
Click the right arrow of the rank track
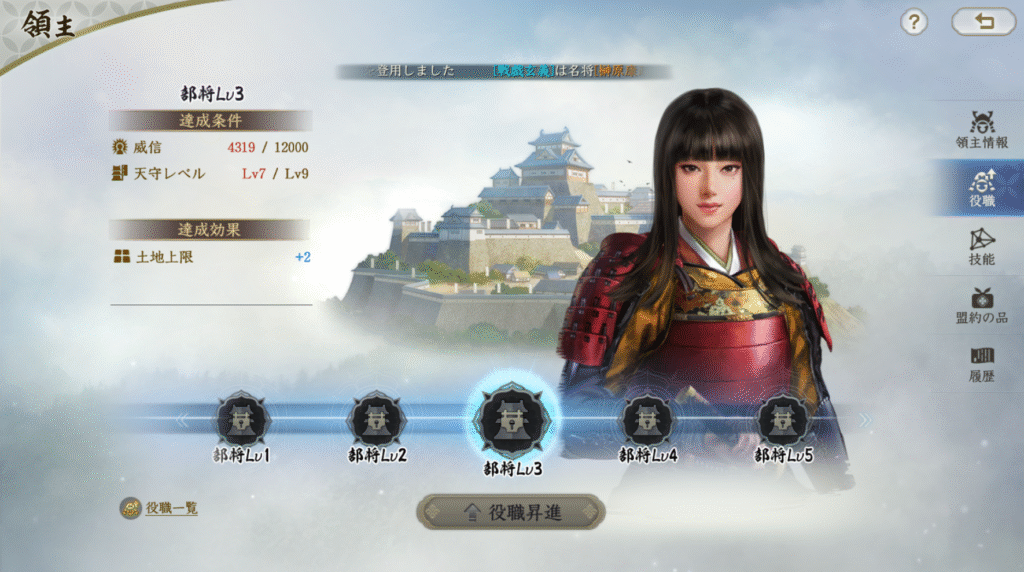(x=865, y=420)
